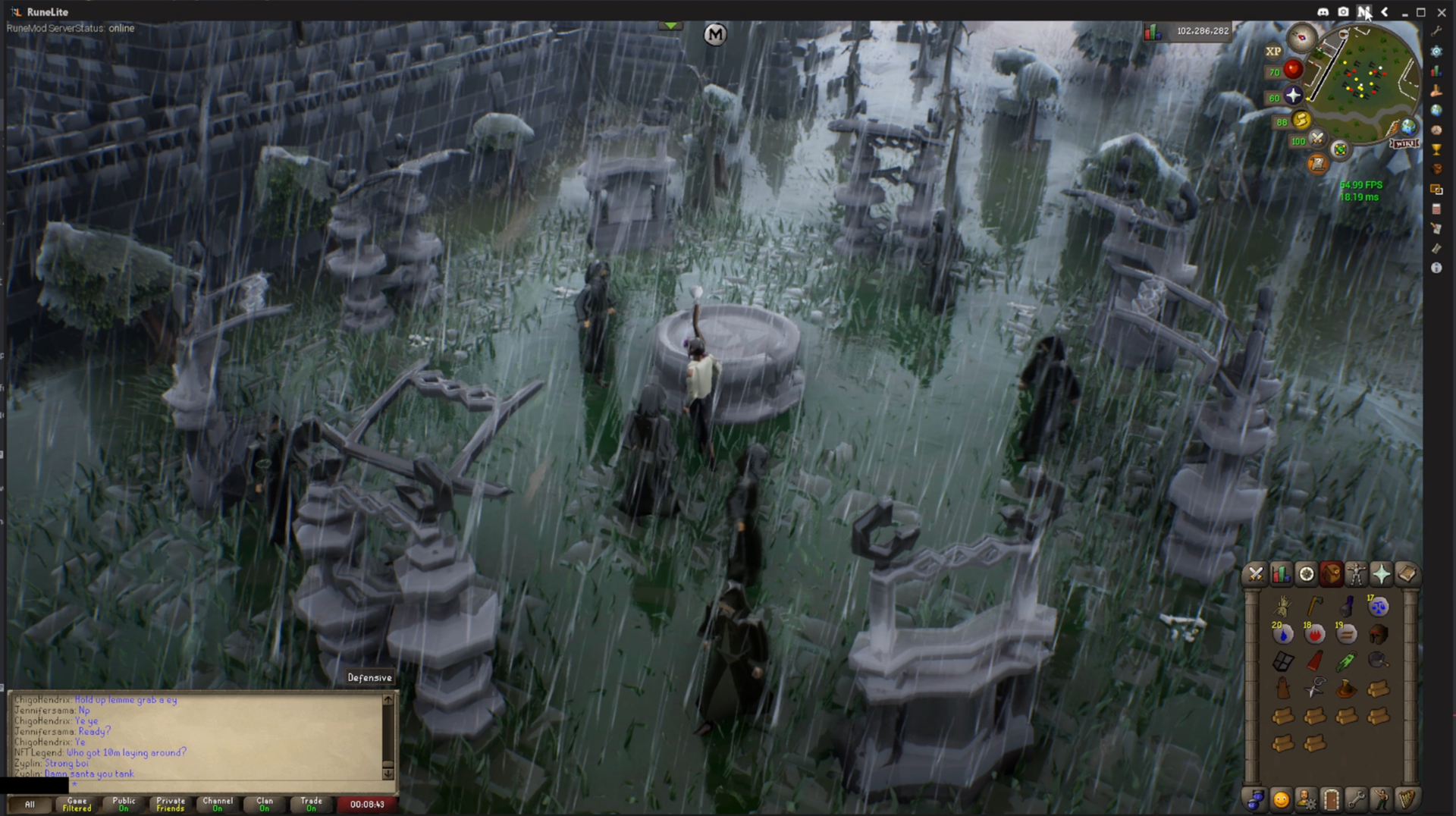1456x816 pixels.
Task: Open the Settings wrench tab
Action: (1356, 799)
